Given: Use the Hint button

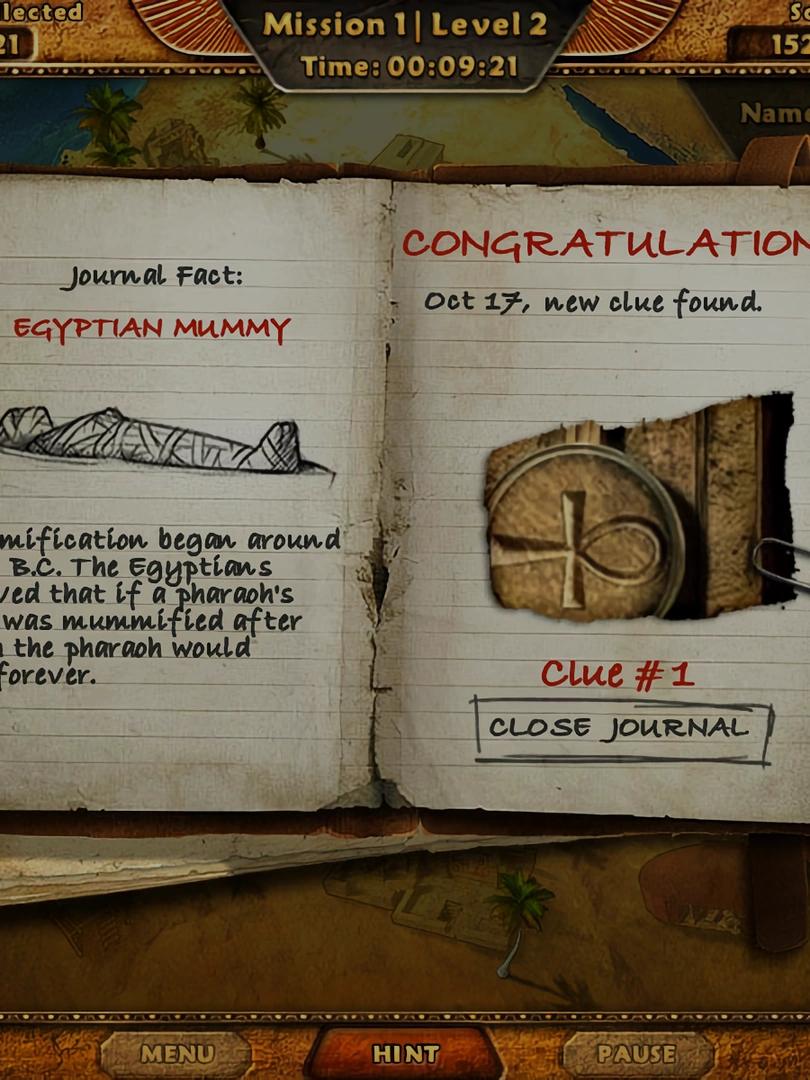Looking at the screenshot, I should (405, 1054).
